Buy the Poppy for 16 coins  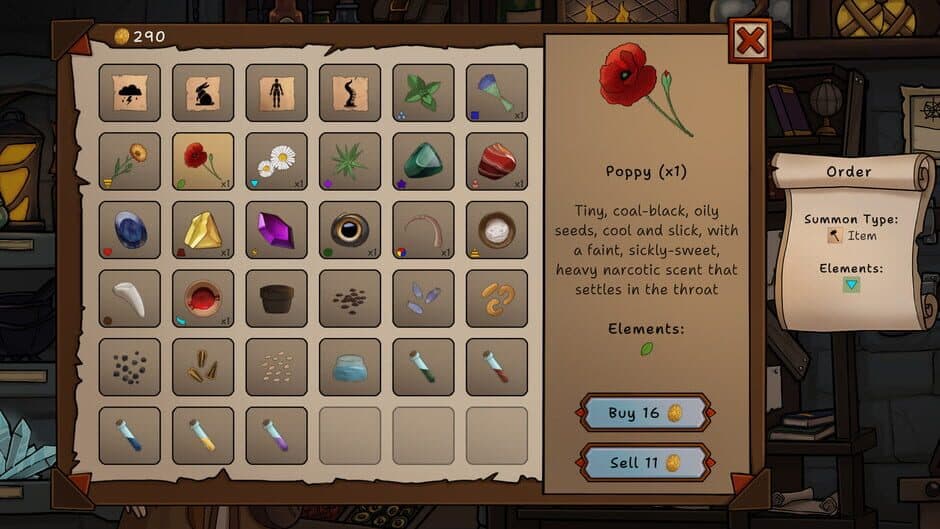point(645,413)
